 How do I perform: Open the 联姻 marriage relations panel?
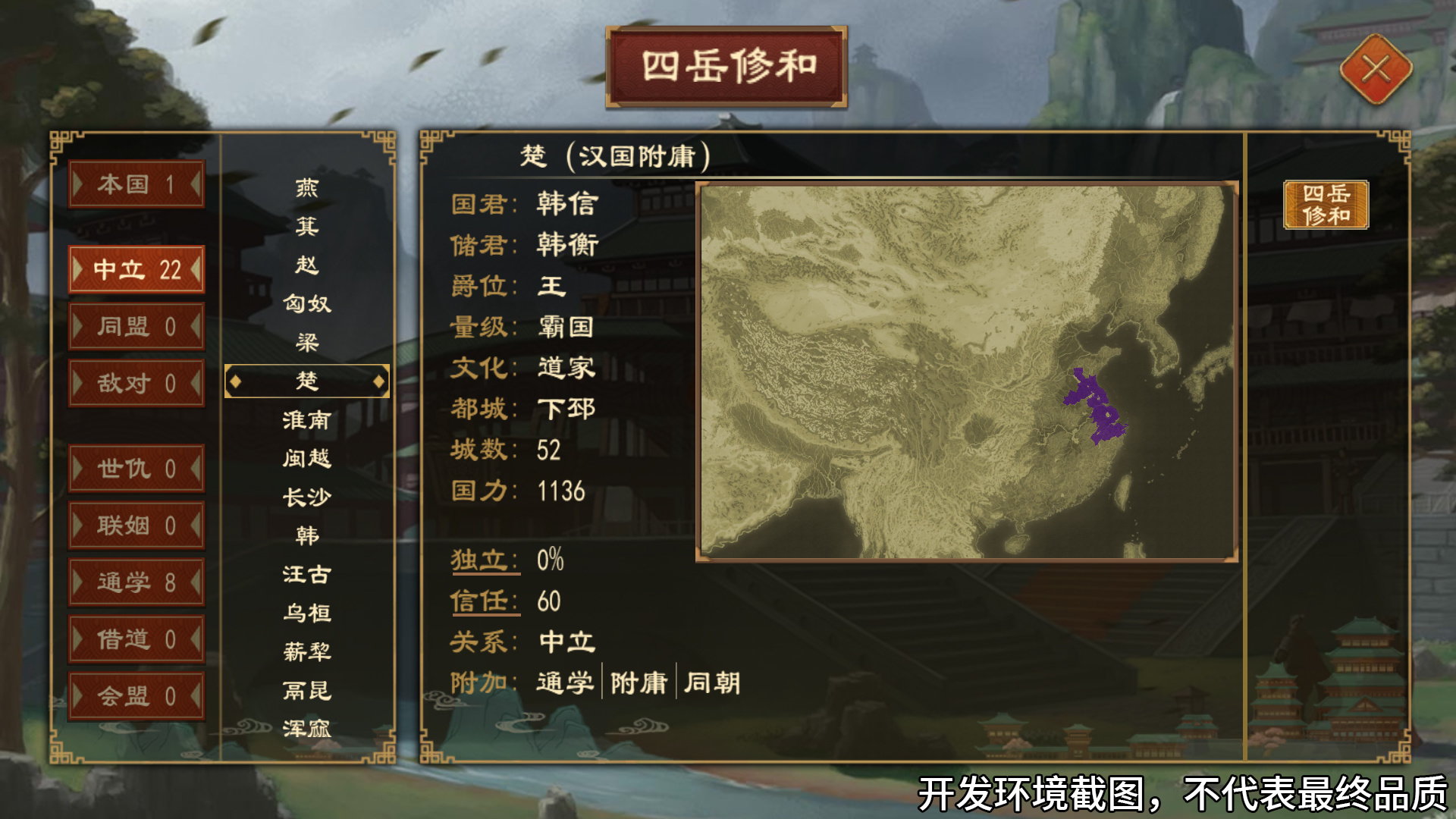(136, 525)
